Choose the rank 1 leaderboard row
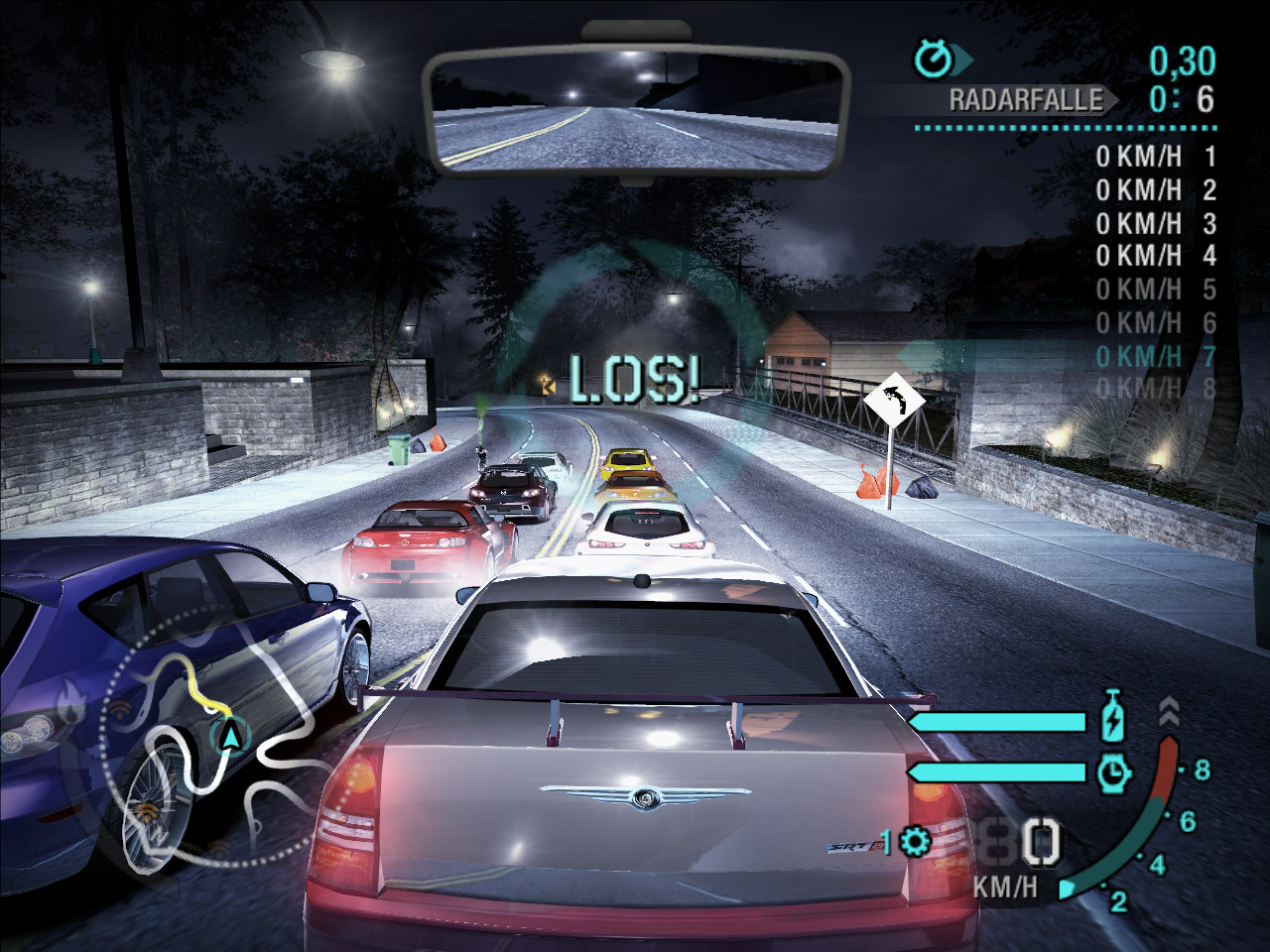 (x=1155, y=156)
